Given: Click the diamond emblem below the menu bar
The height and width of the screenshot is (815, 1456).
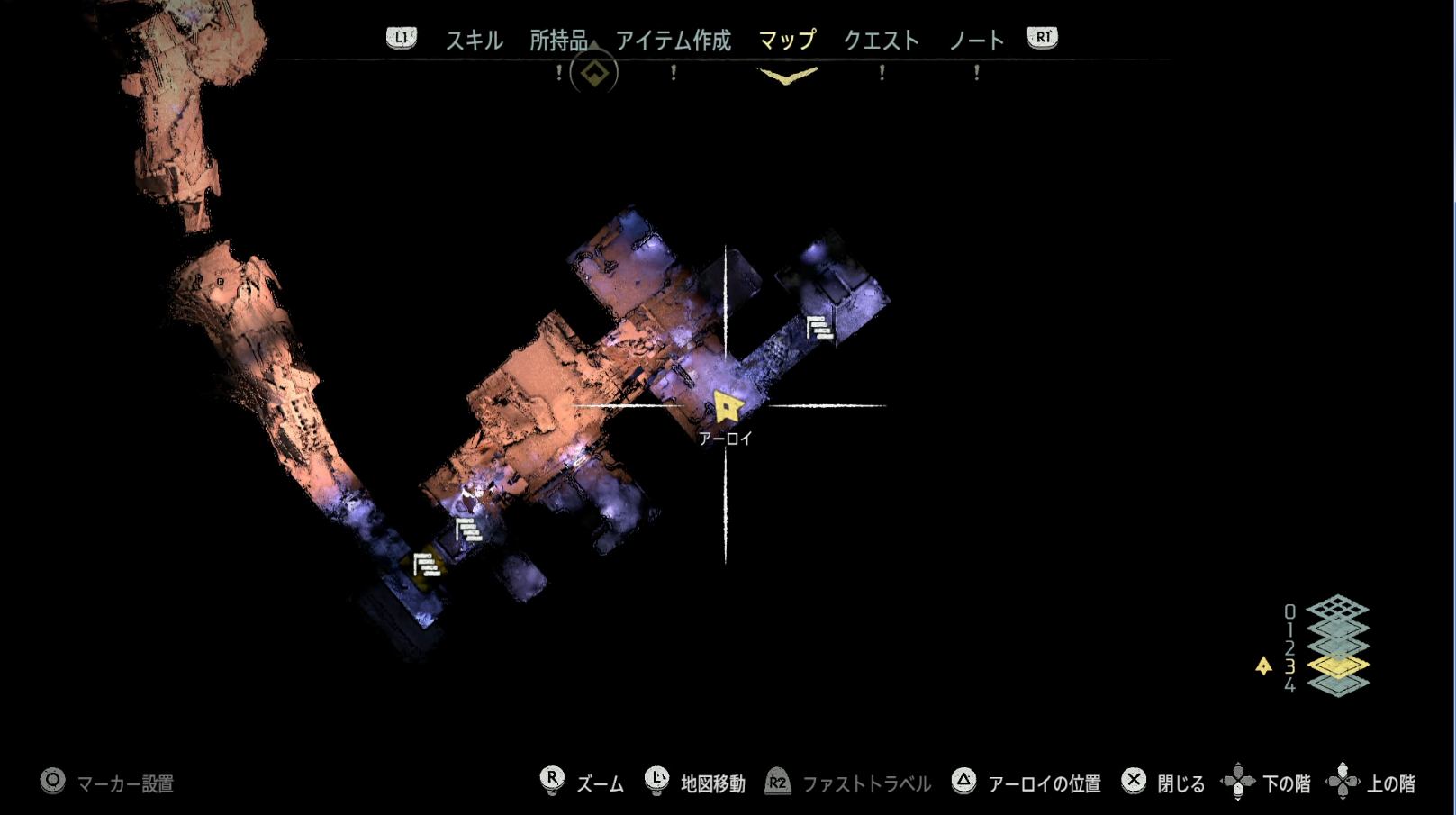Looking at the screenshot, I should (593, 73).
